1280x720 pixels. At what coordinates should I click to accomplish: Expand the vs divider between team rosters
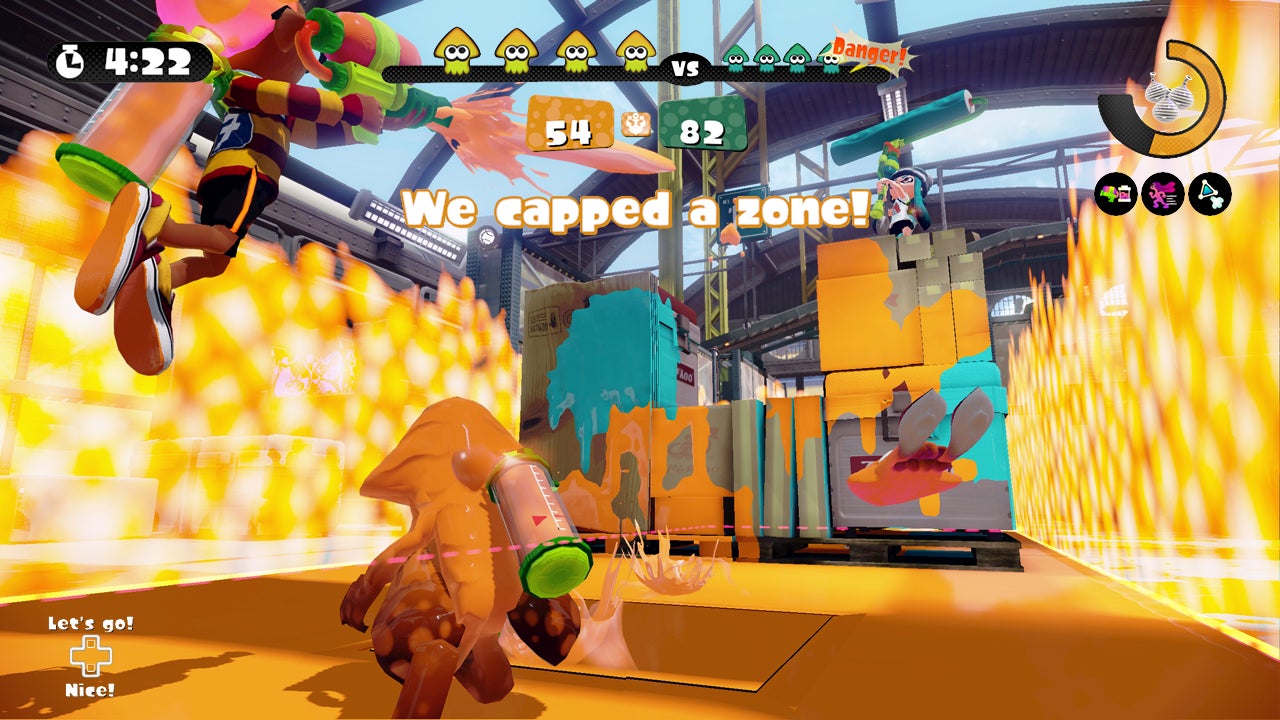pyautogui.click(x=684, y=70)
